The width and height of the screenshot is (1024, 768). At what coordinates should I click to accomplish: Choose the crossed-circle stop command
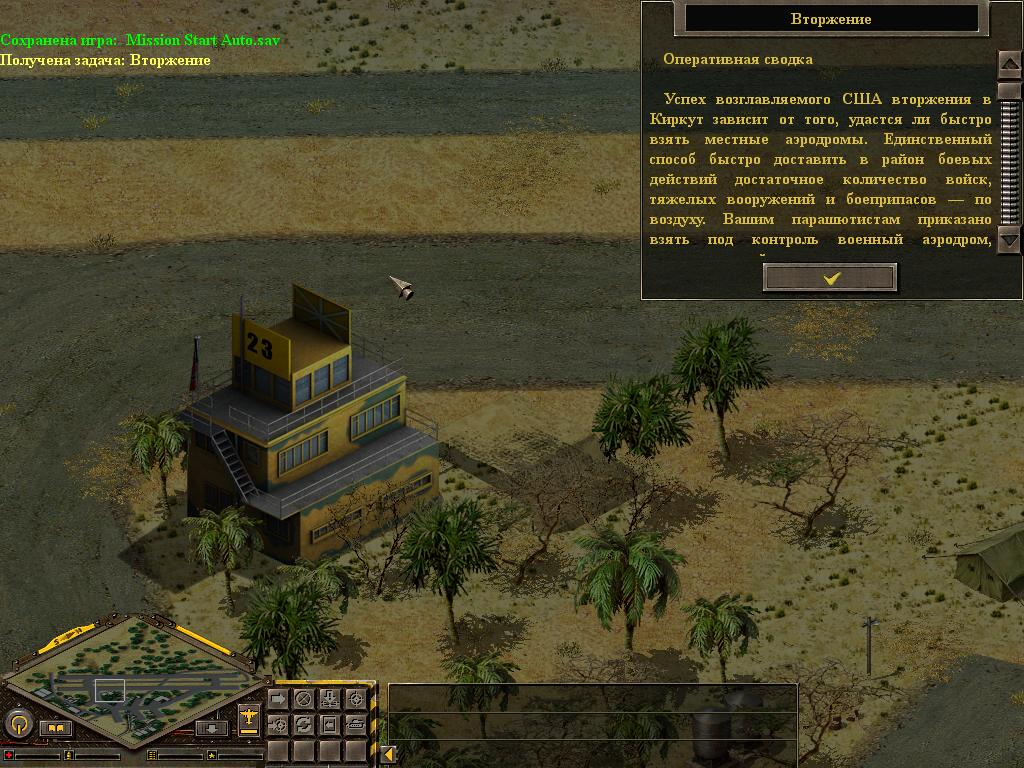click(304, 698)
